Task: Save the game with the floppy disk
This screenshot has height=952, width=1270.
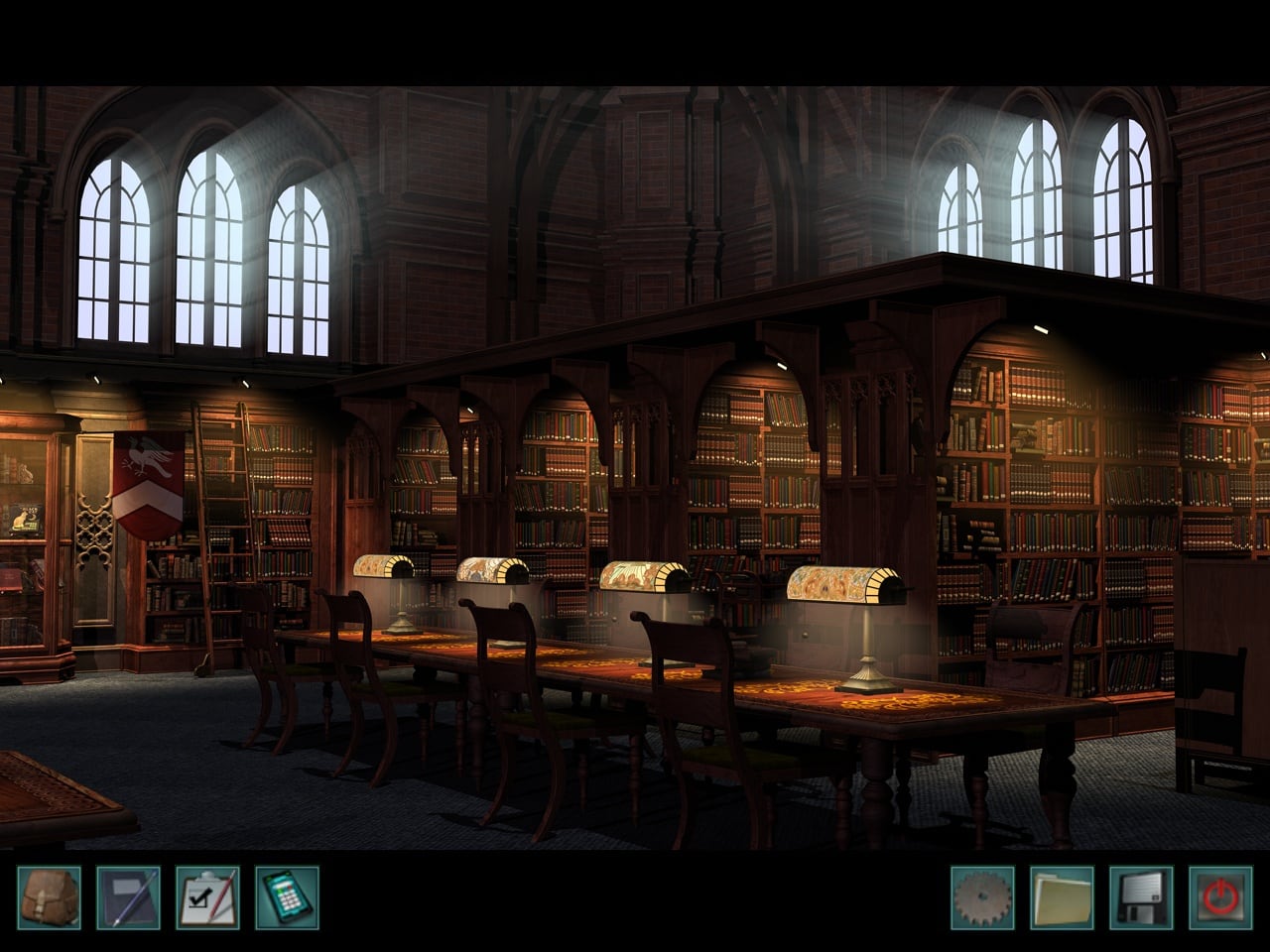Action: [1141, 898]
